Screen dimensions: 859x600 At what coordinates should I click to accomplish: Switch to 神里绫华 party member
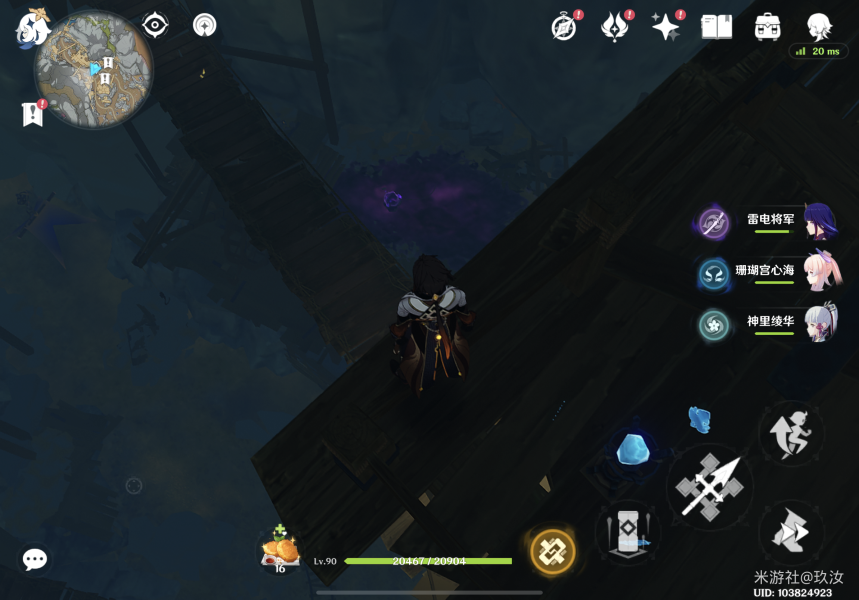770,324
